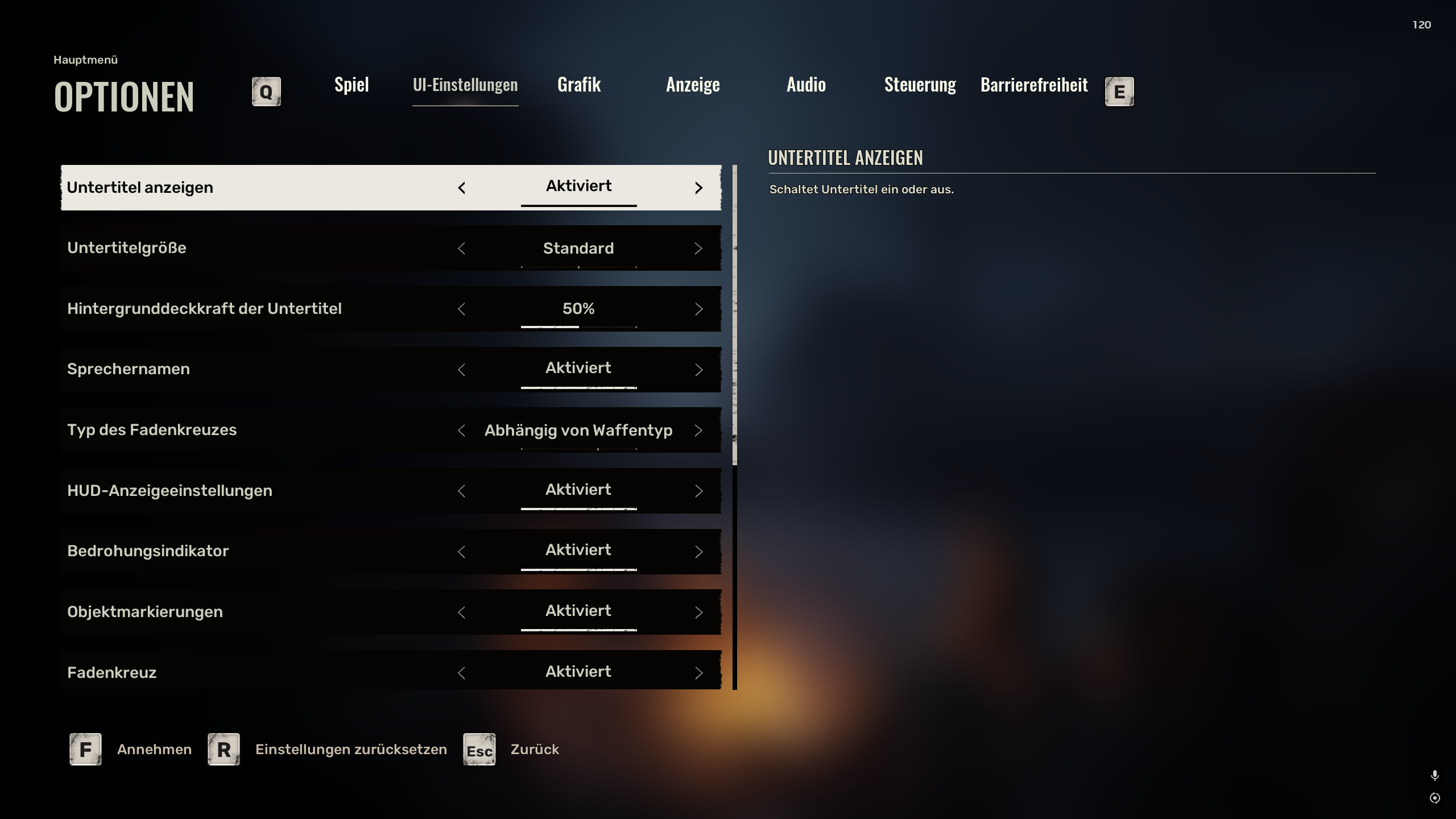Toggle Bedrohungsindikator with its right arrow
The width and height of the screenshot is (1456, 819).
[699, 552]
